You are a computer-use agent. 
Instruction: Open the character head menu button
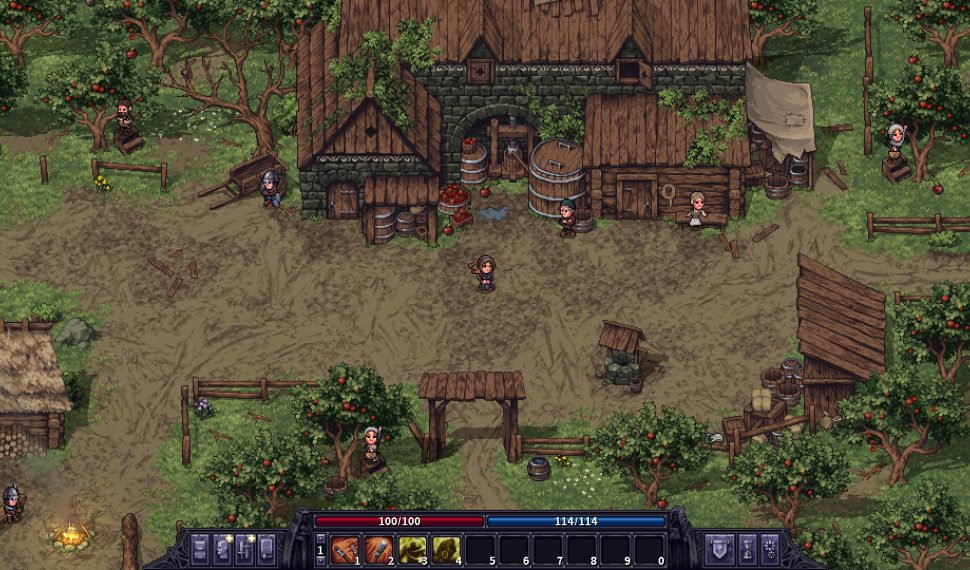point(222,549)
